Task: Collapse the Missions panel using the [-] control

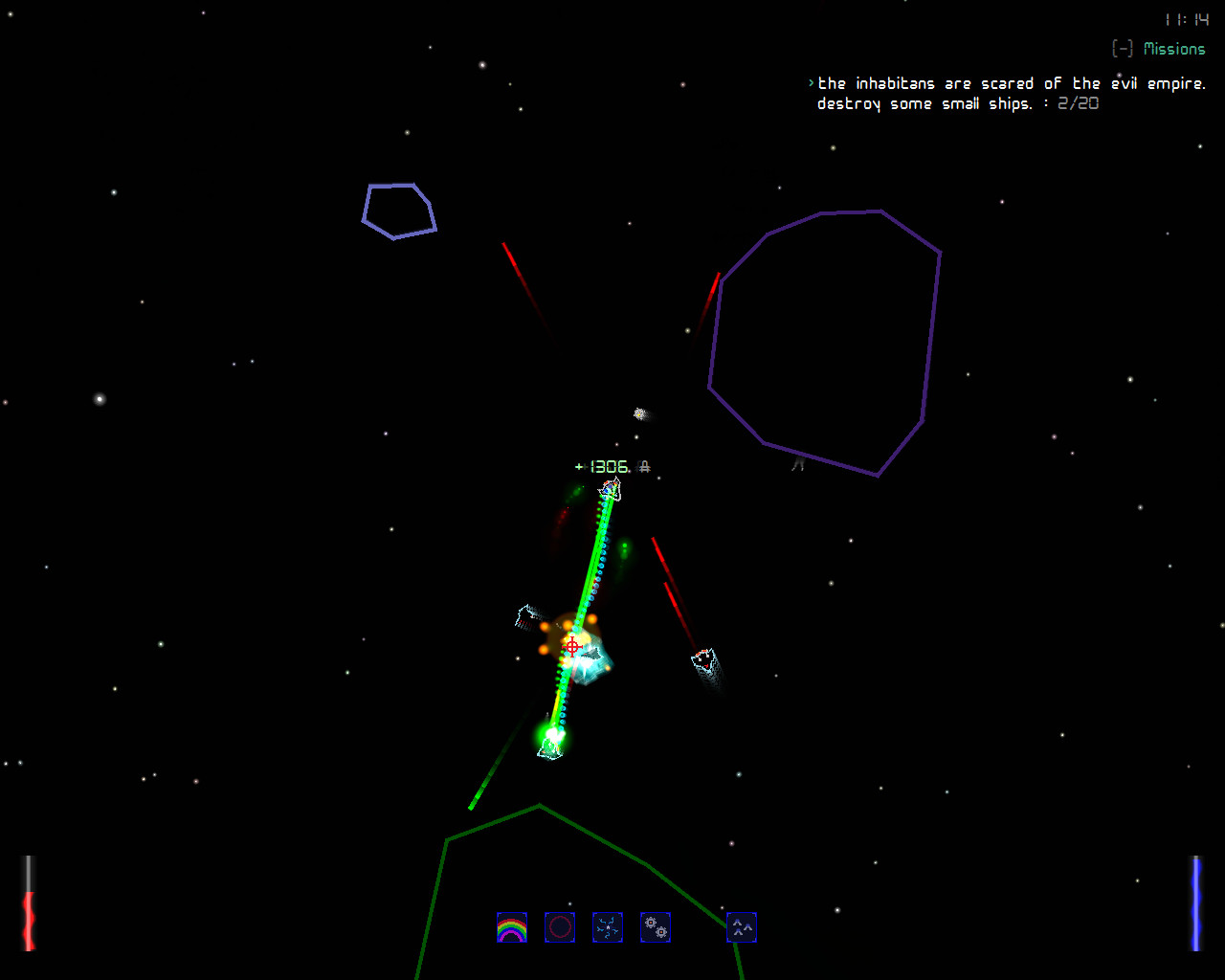Action: pos(1122,48)
